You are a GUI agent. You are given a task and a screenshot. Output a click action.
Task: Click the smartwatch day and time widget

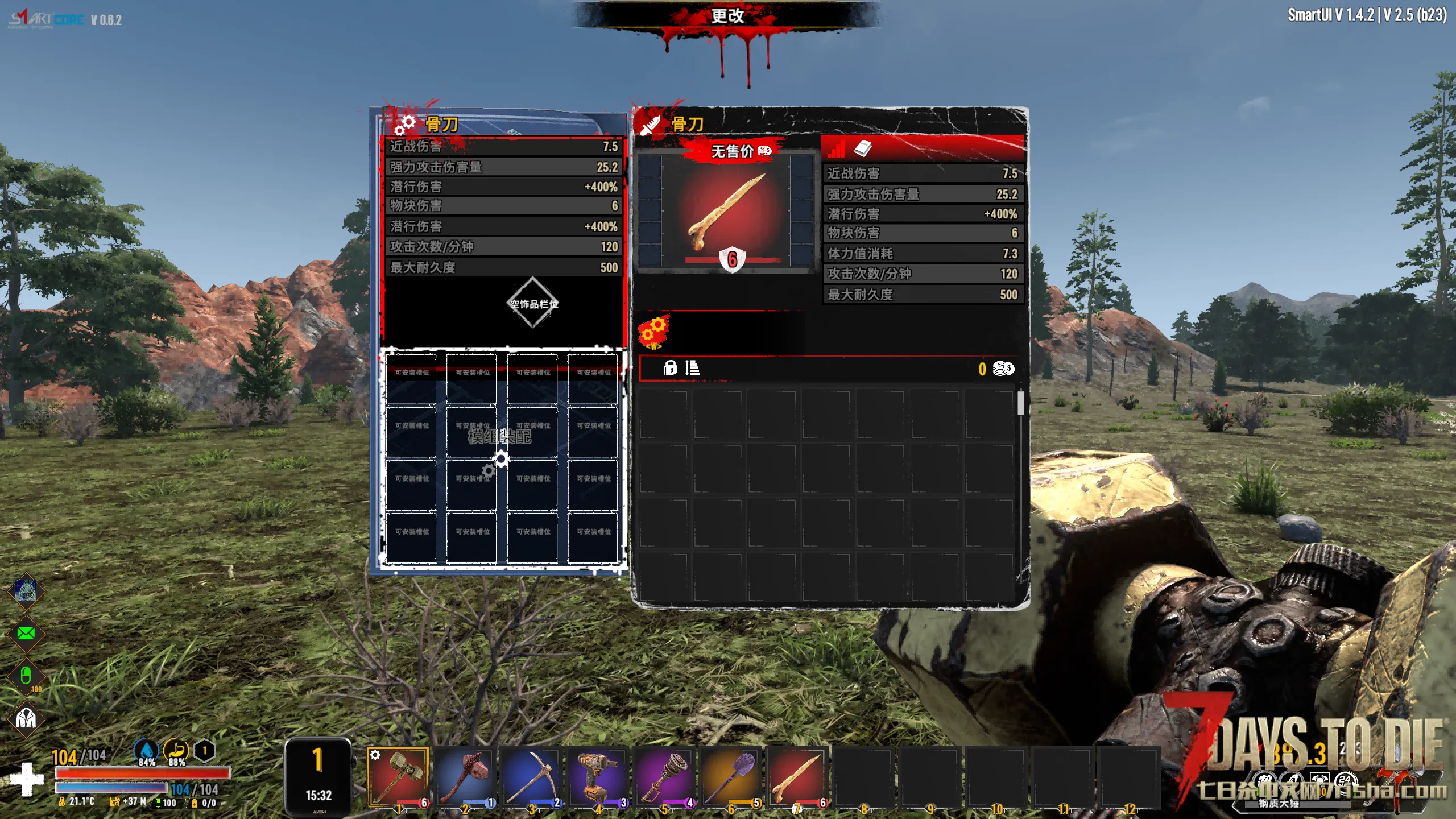pos(318,776)
